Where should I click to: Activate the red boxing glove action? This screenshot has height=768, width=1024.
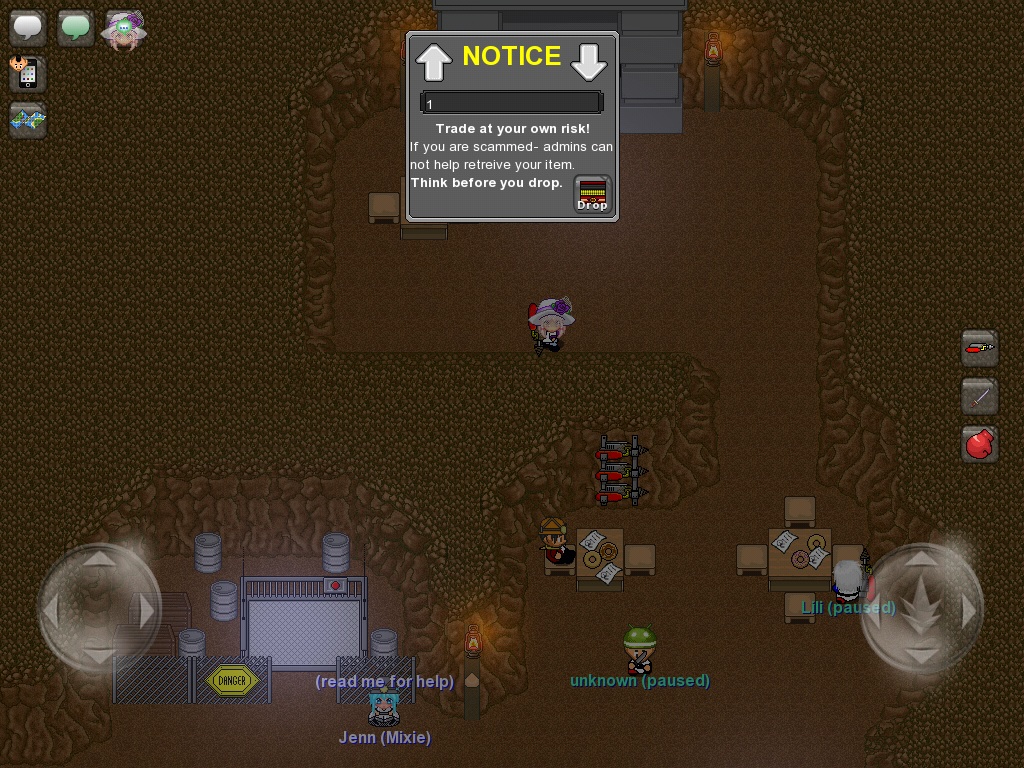(x=979, y=444)
